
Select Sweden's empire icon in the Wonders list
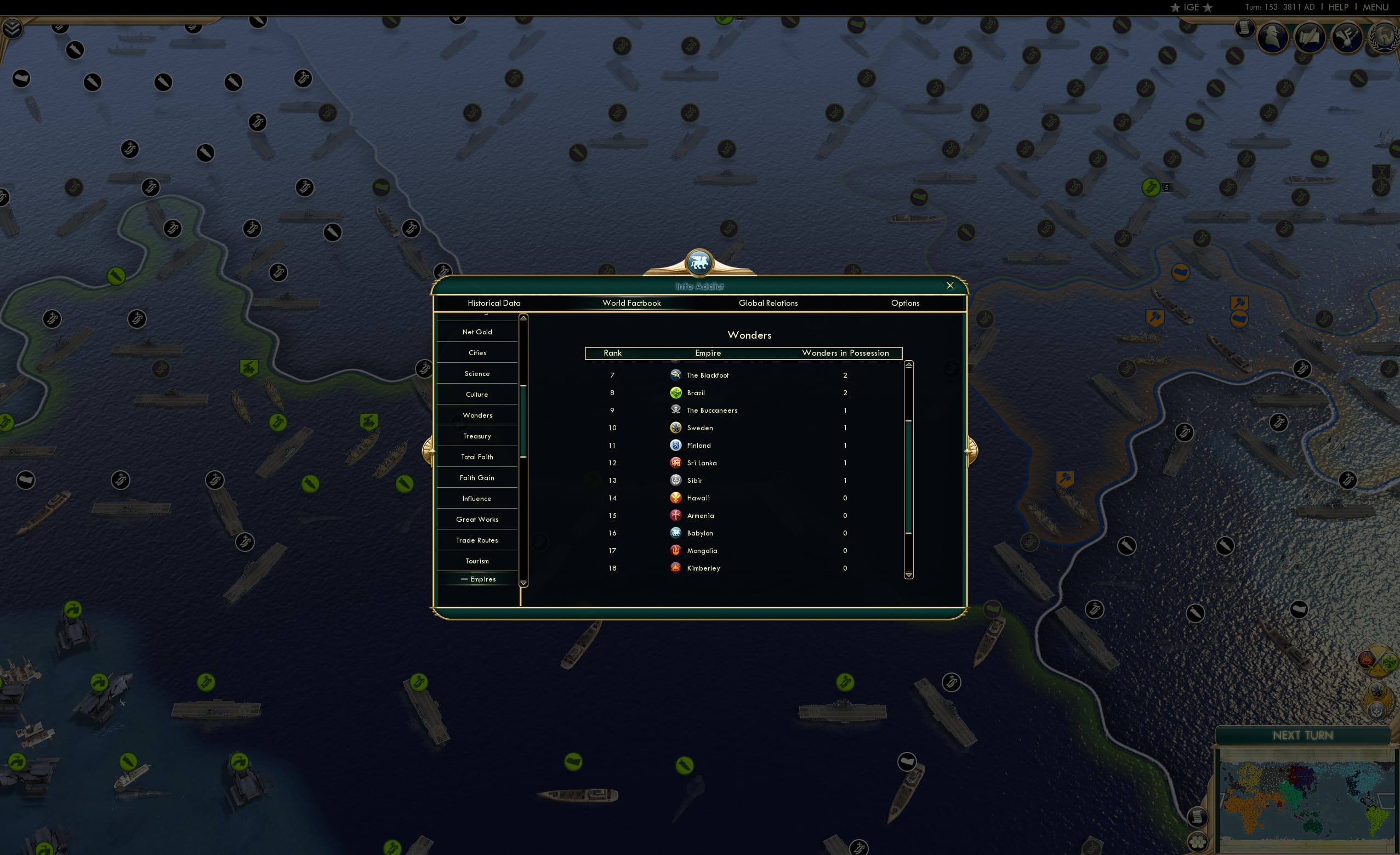675,427
